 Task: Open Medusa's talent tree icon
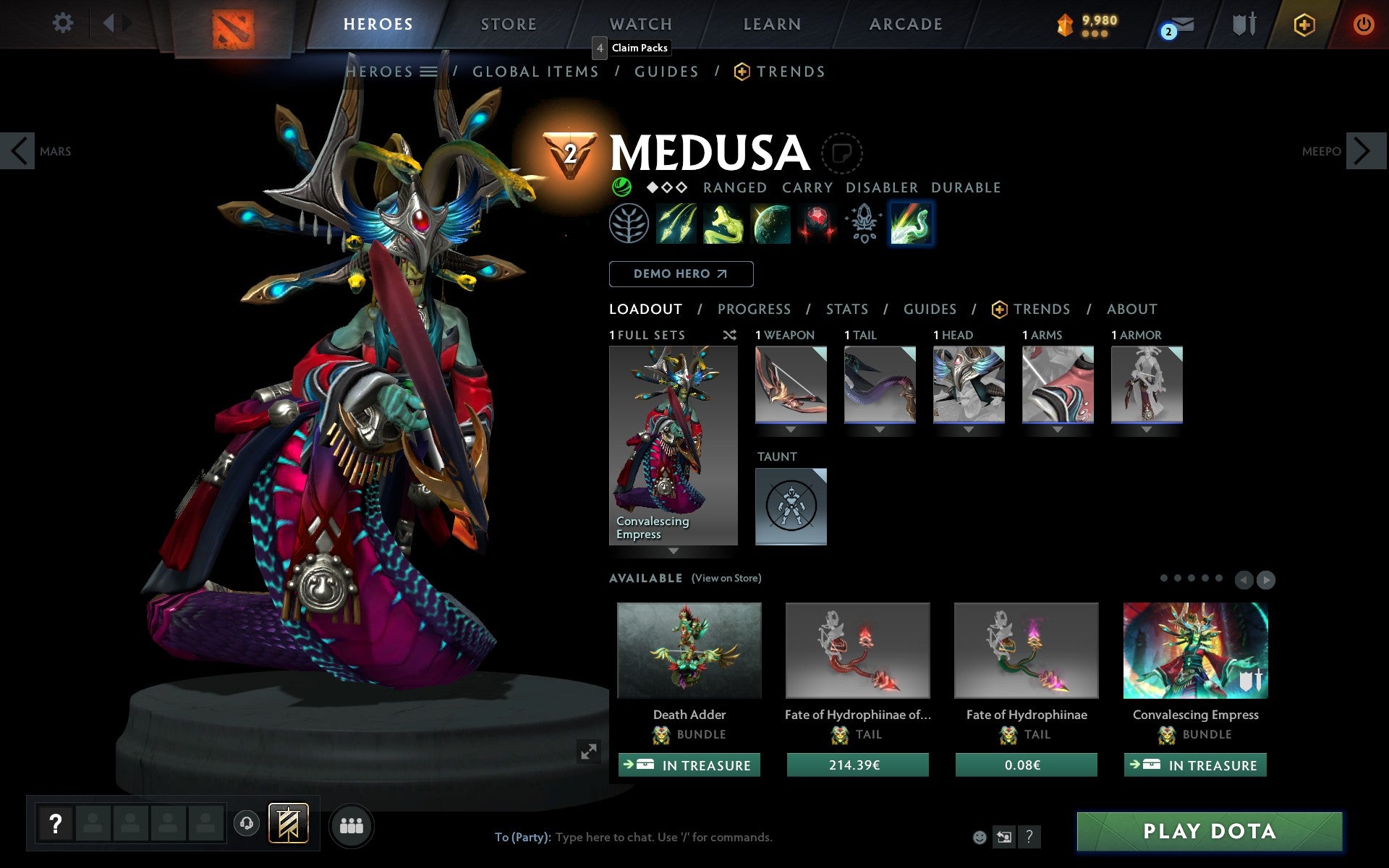(629, 224)
